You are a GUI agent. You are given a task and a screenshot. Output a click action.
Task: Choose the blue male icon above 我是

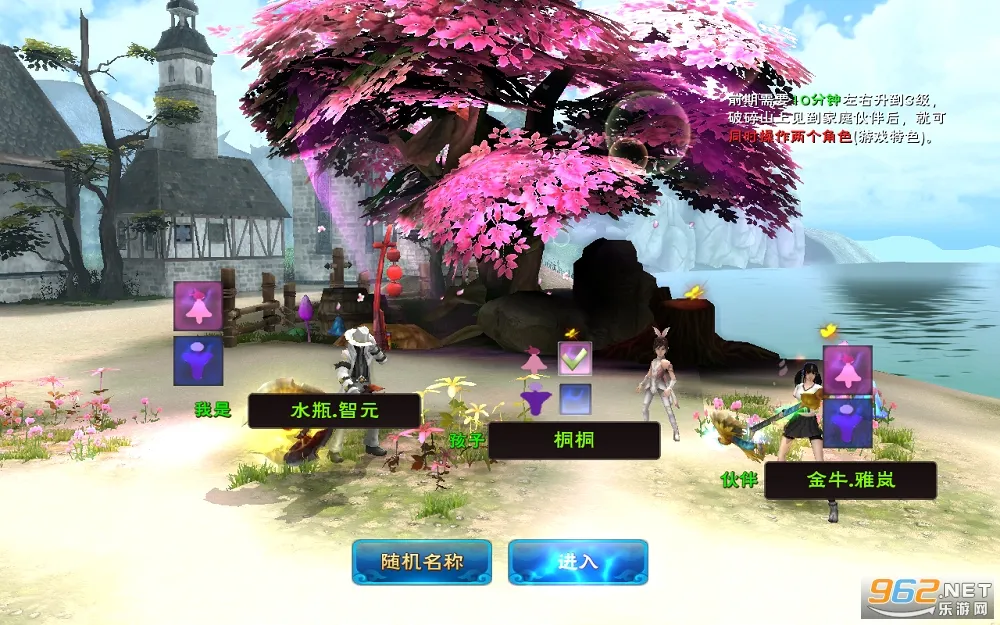[x=197, y=360]
